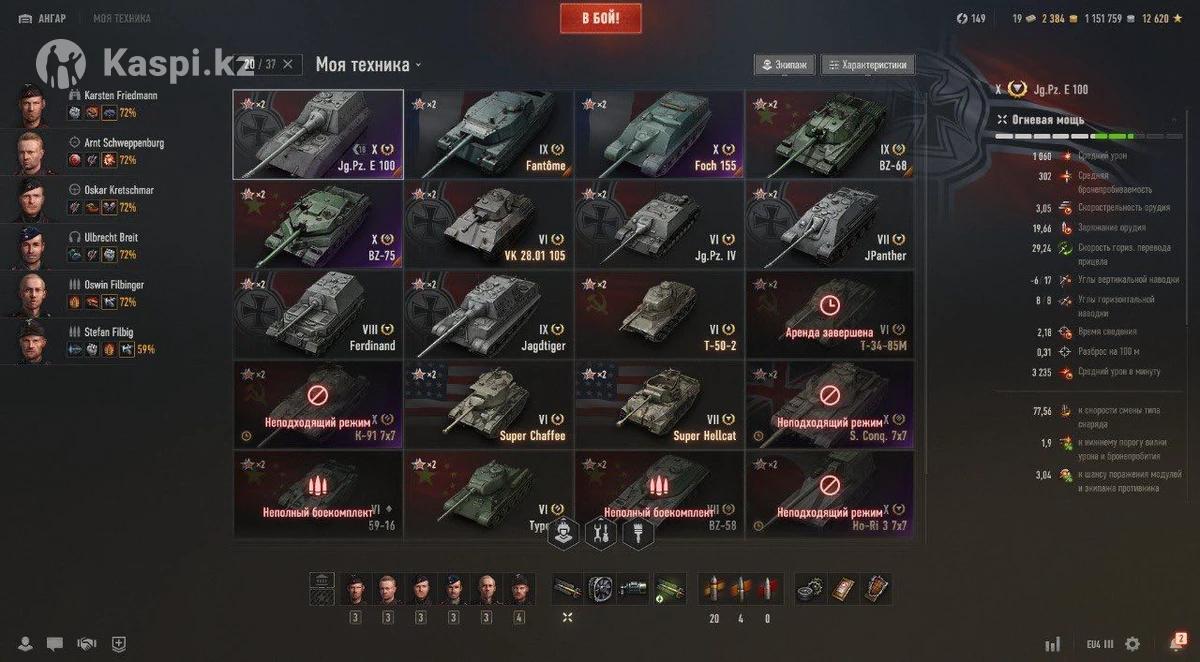The image size is (1200, 662).
Task: Open the Экипаж panel
Action: (x=784, y=65)
